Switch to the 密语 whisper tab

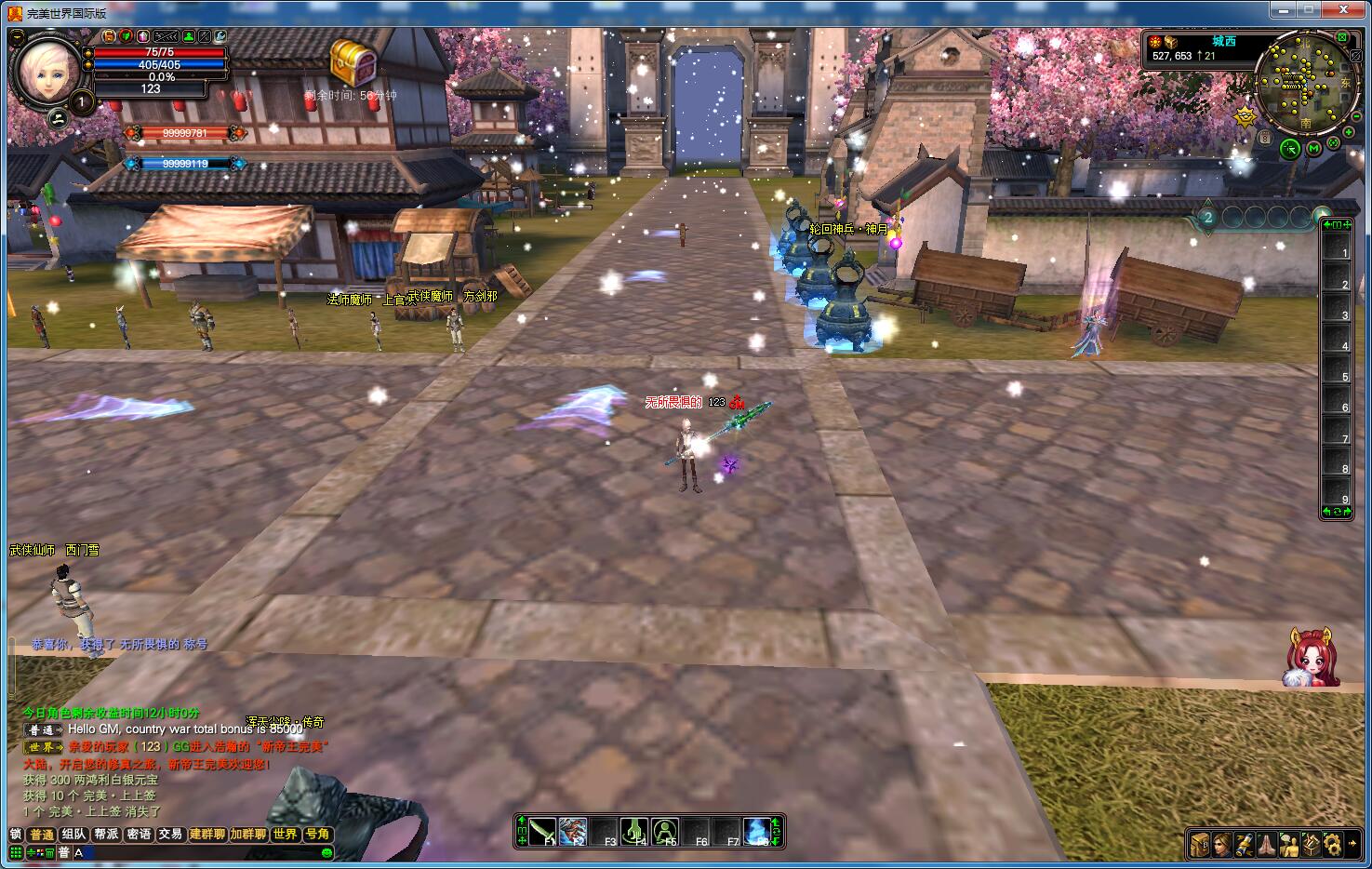pyautogui.click(x=140, y=835)
